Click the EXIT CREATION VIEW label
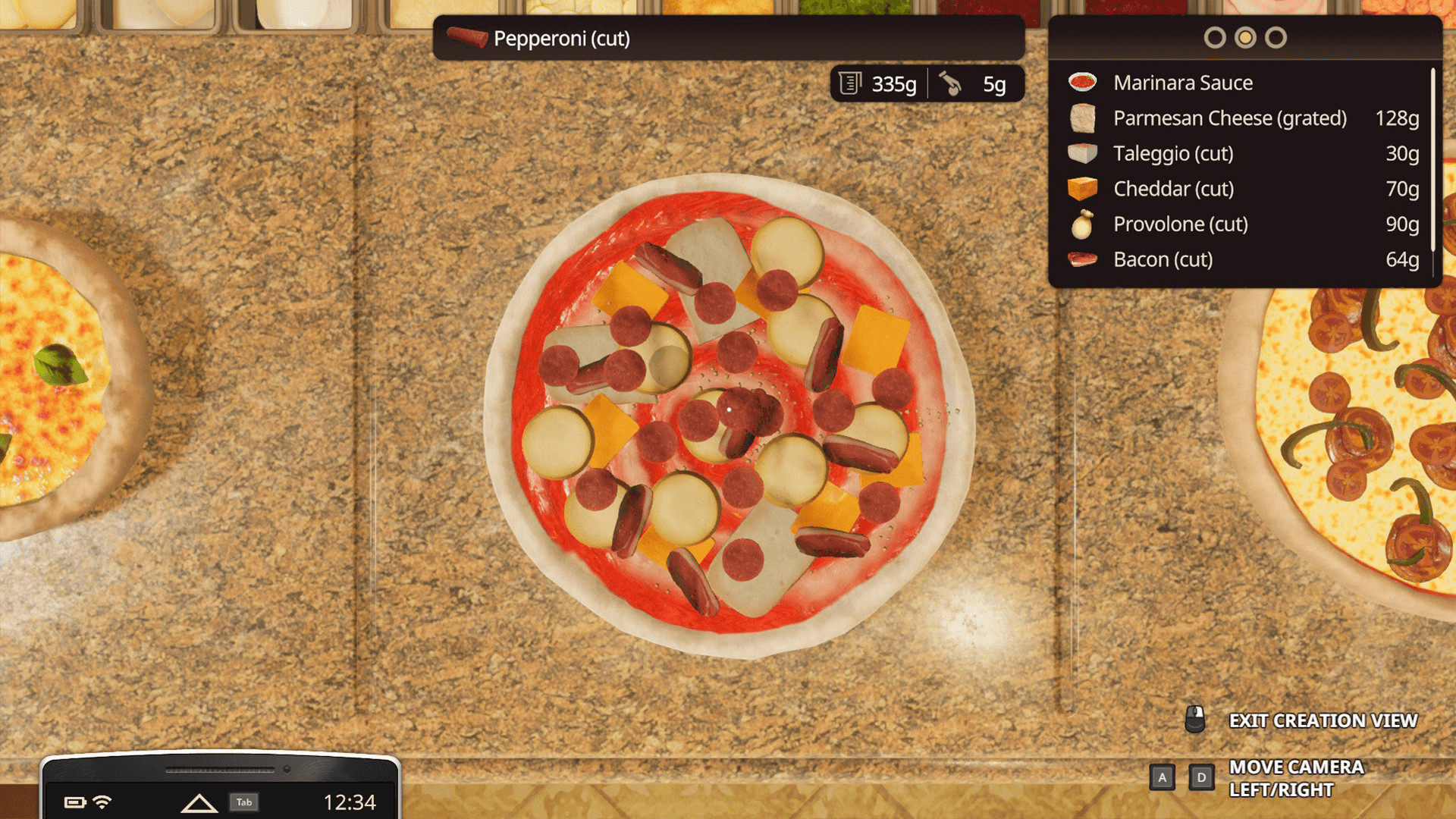The height and width of the screenshot is (819, 1456). click(1323, 720)
